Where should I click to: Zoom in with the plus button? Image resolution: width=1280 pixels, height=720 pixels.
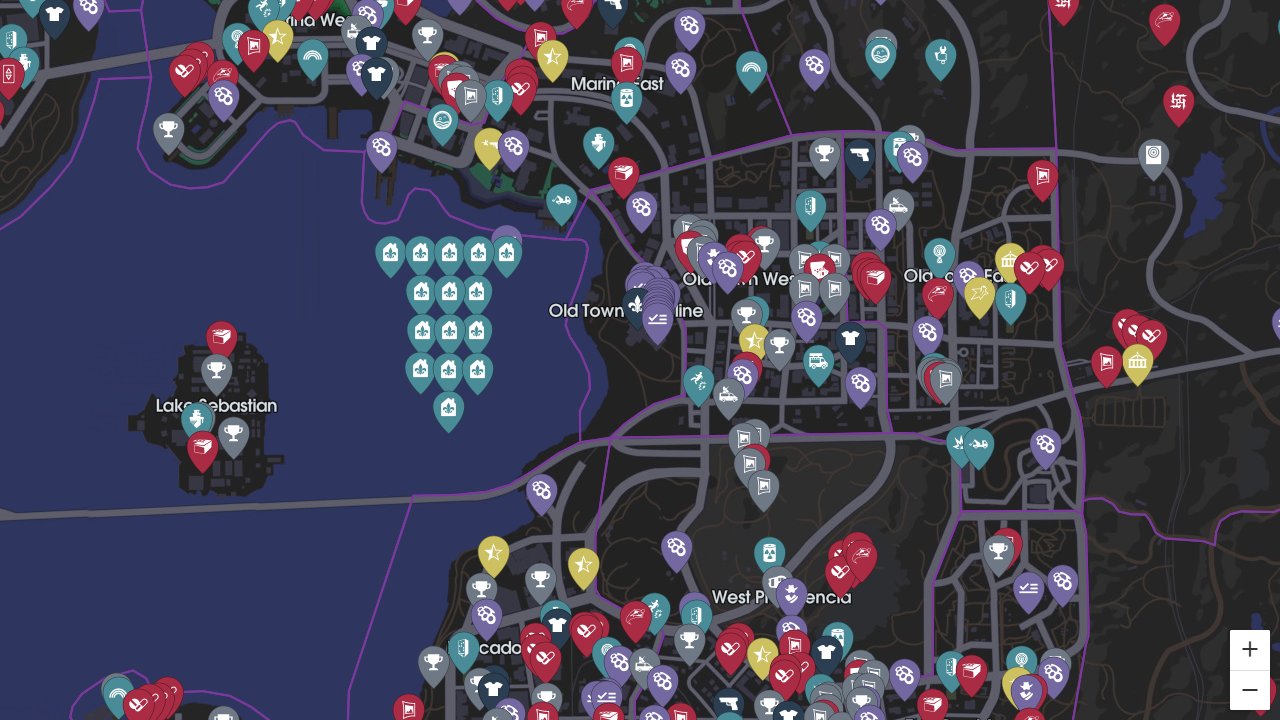[x=1249, y=649]
